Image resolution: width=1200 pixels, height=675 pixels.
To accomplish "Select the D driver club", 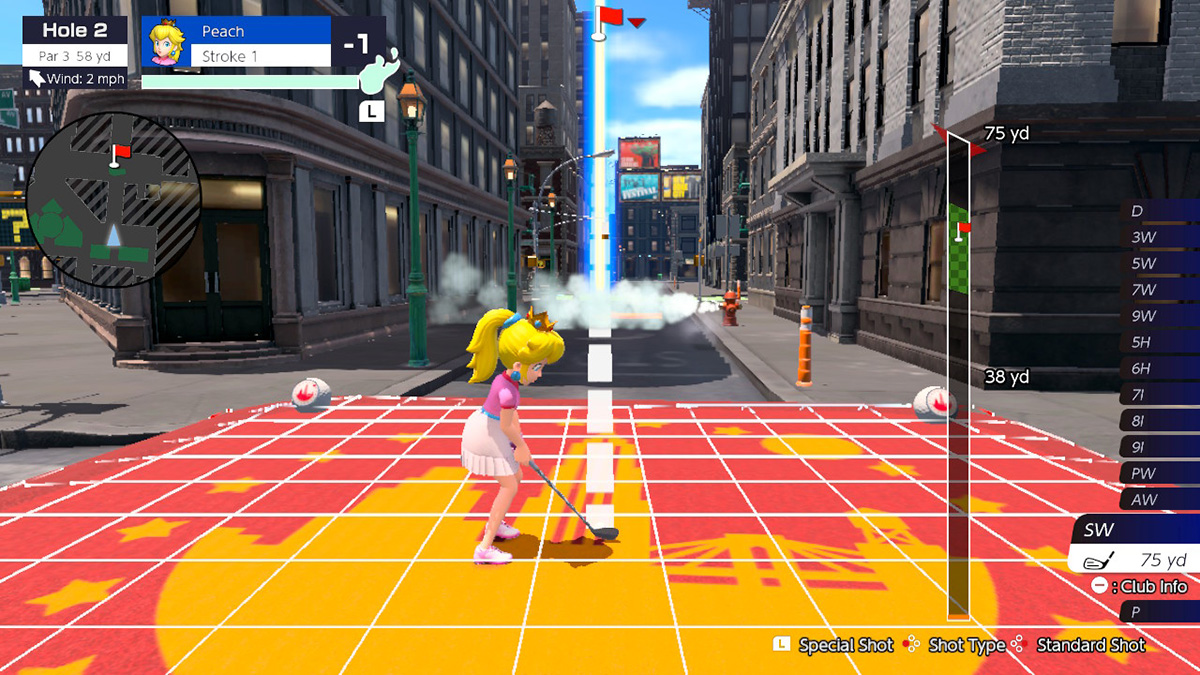I will 1160,211.
